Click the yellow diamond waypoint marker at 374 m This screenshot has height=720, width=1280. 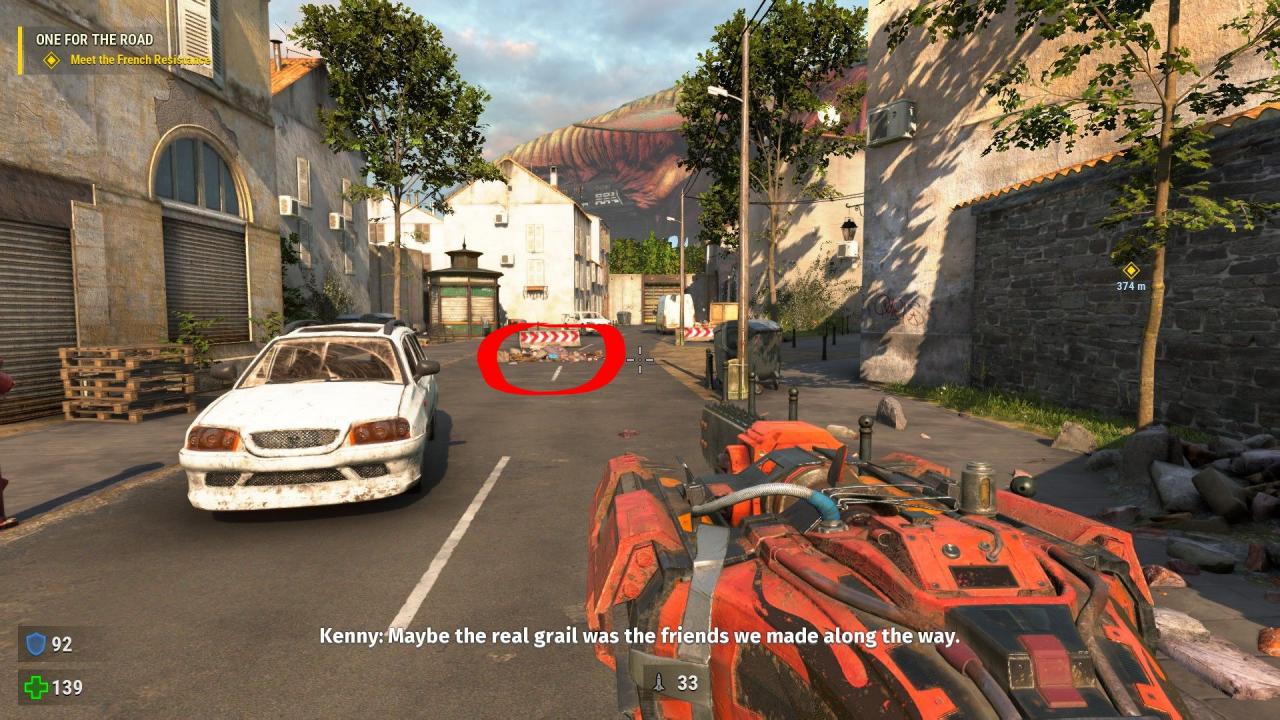point(1131,270)
